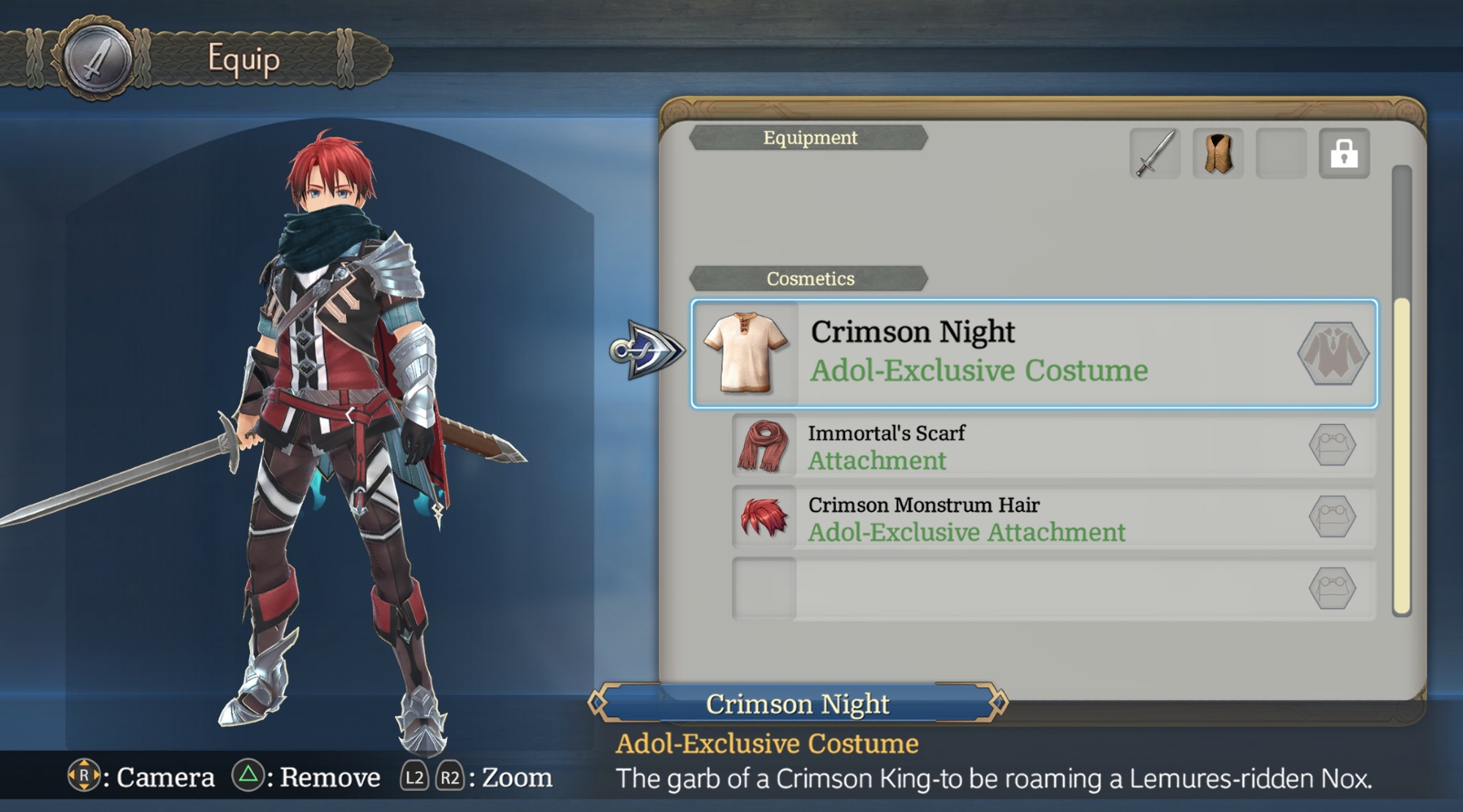Choose the Immortal's Scarf attachment
Screen dimensions: 1463x812
click(1053, 446)
